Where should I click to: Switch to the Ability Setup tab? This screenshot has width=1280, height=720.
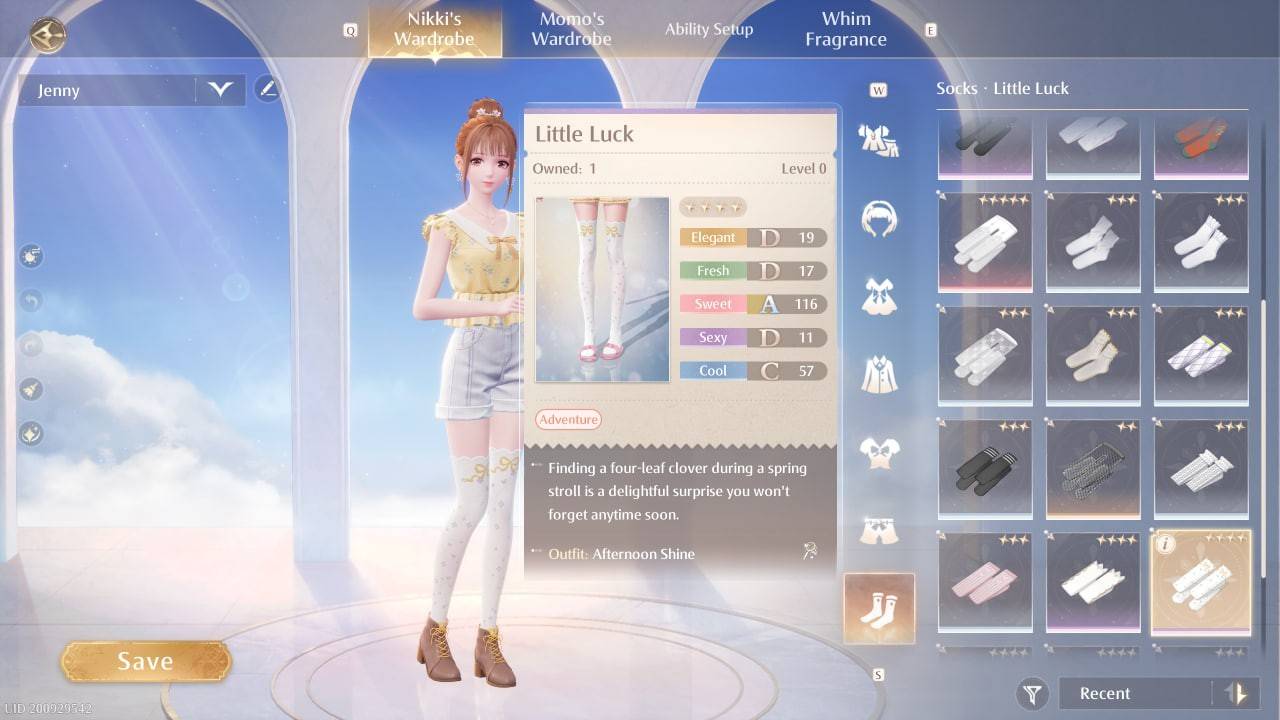click(709, 29)
